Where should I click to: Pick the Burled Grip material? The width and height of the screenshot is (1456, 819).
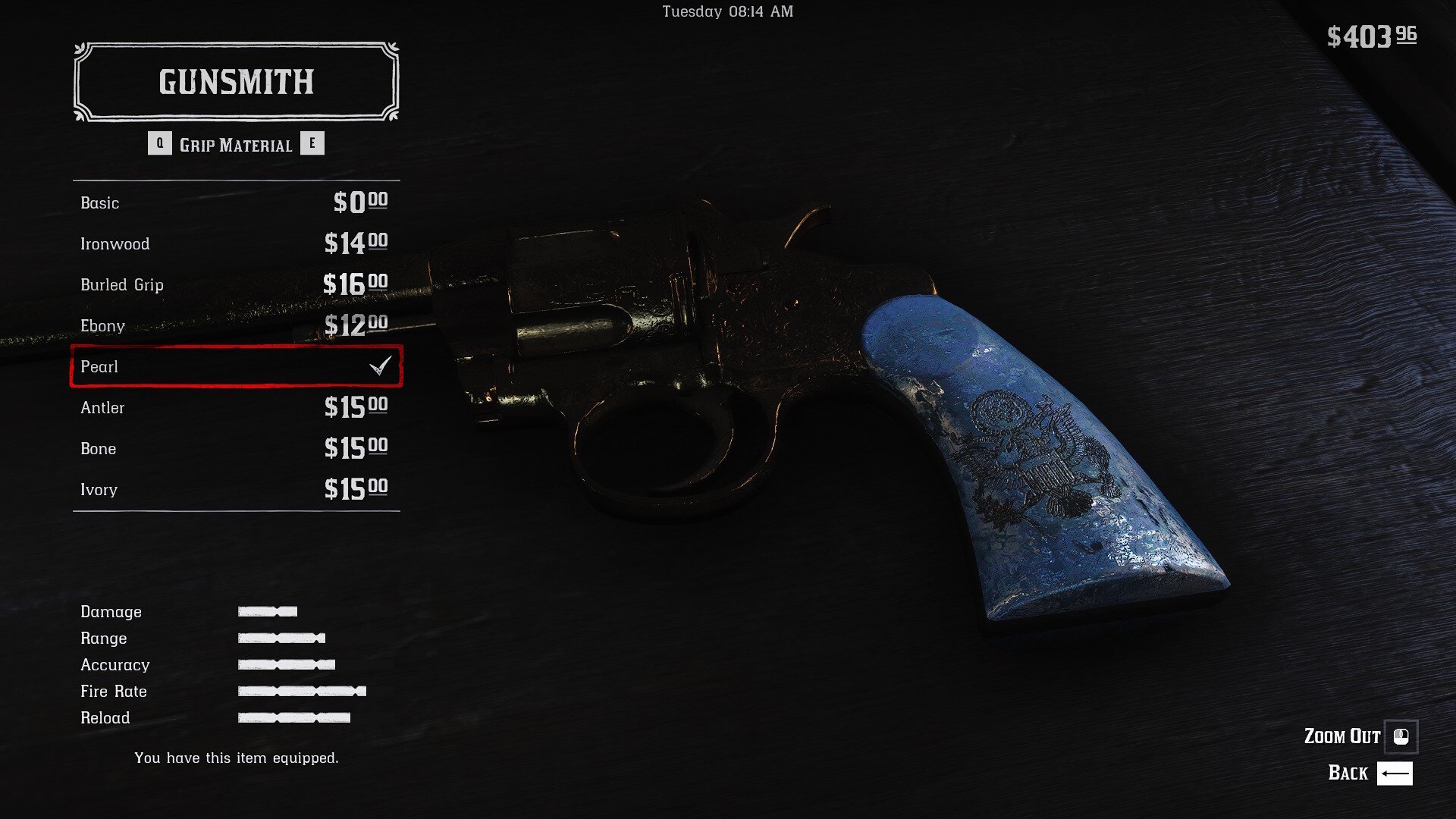click(235, 284)
